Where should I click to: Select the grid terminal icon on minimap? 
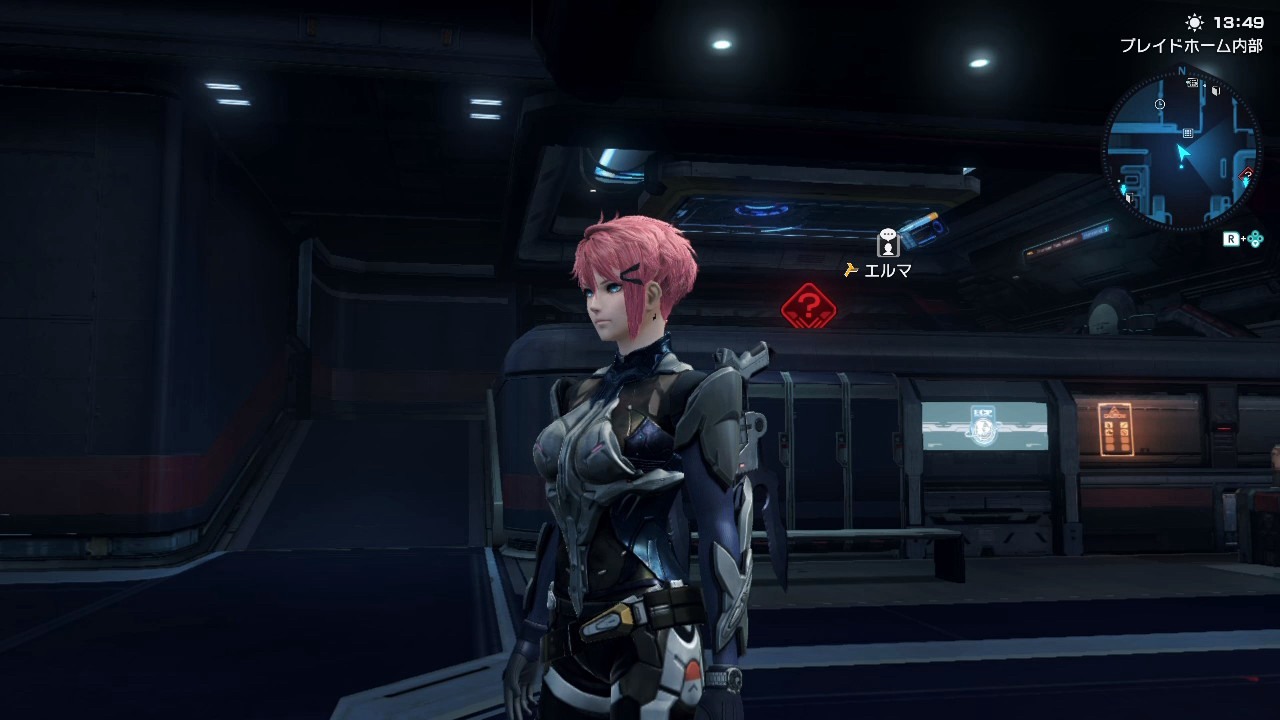coord(1187,132)
